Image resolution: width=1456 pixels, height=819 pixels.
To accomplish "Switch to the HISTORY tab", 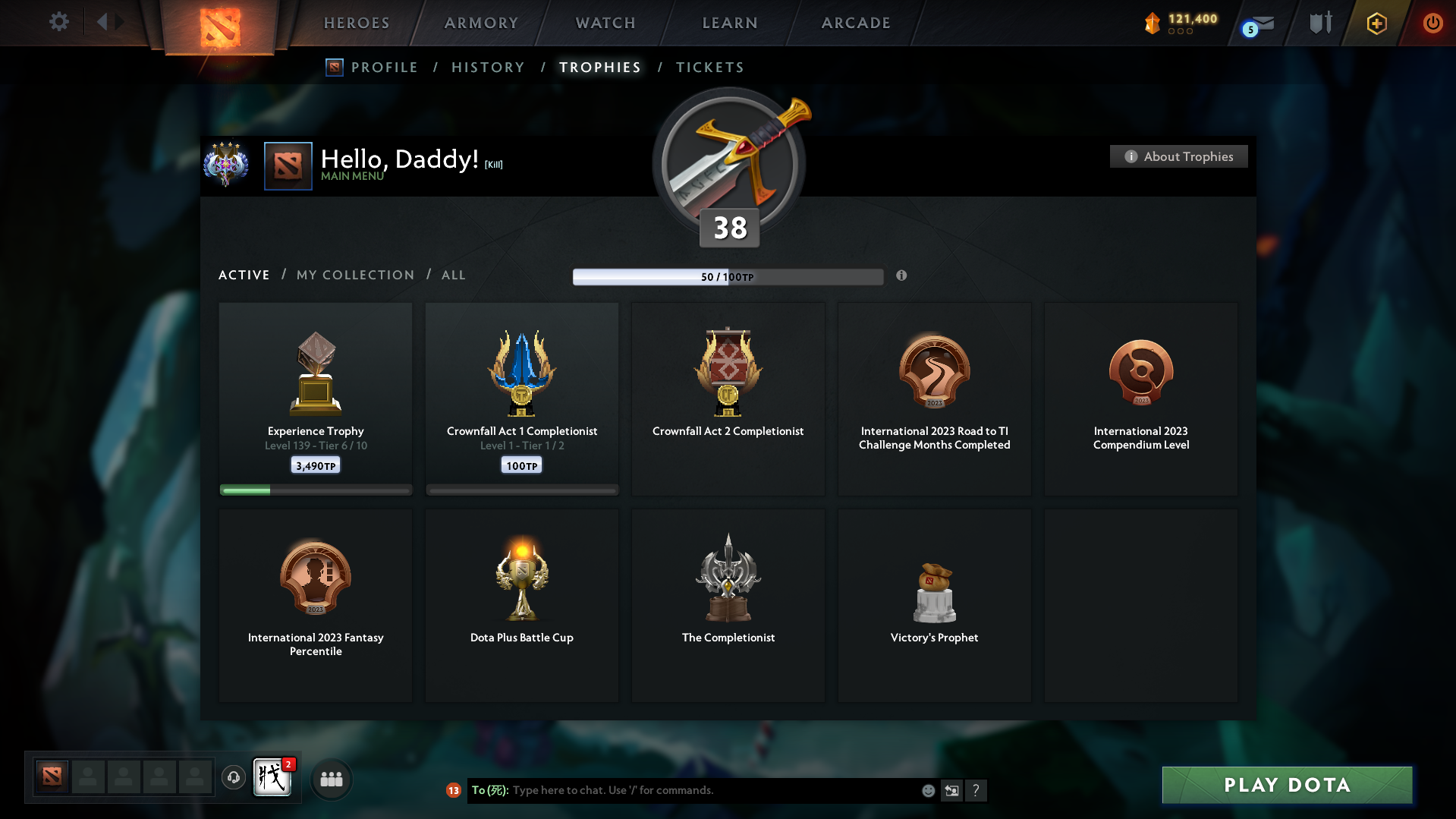I will (488, 67).
